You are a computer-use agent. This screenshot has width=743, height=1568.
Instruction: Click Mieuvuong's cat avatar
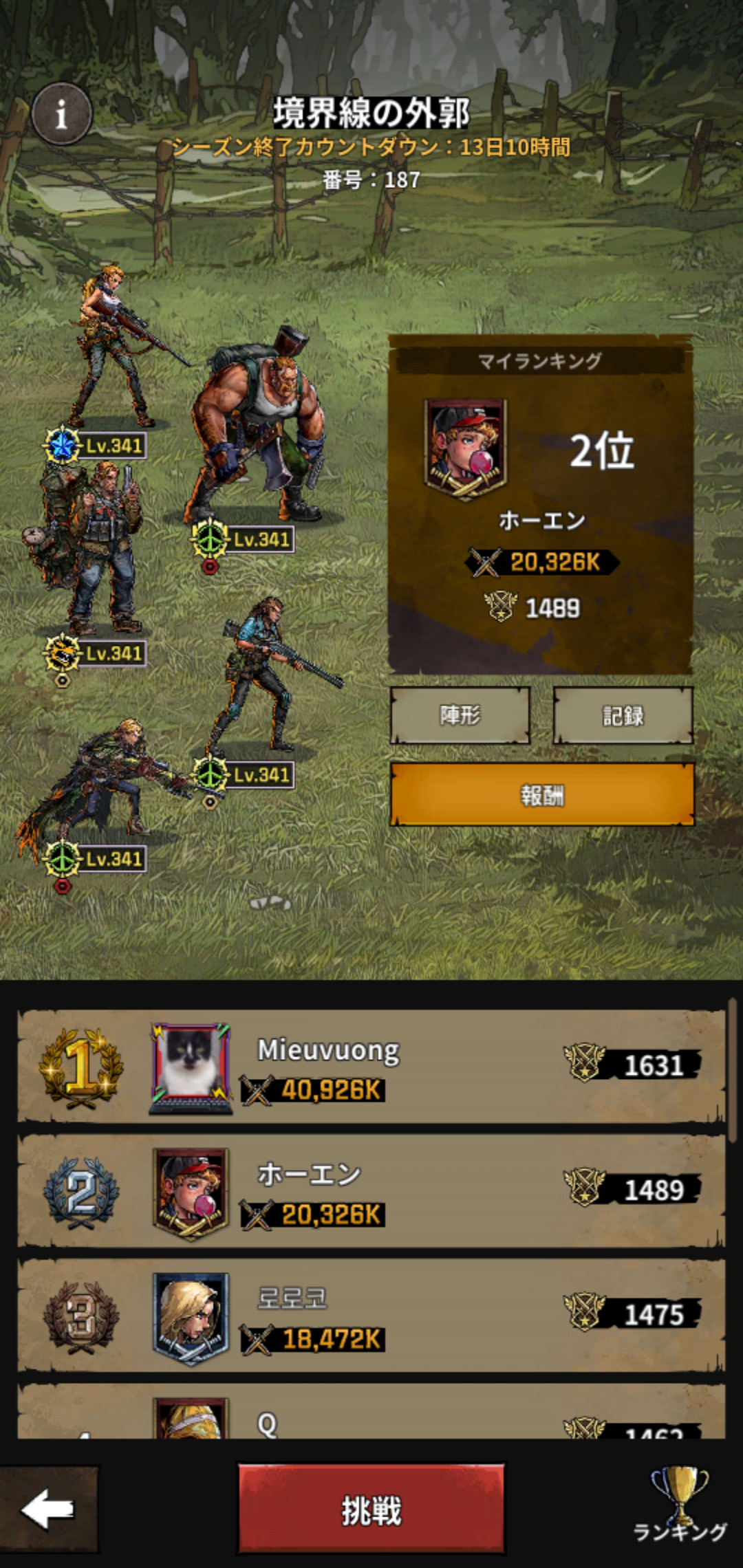pos(191,1067)
